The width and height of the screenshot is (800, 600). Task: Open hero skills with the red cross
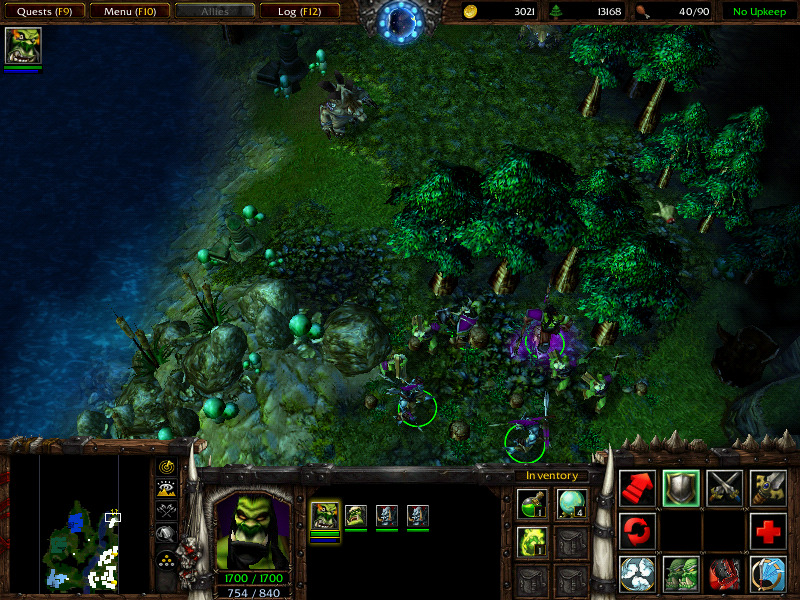[768, 531]
